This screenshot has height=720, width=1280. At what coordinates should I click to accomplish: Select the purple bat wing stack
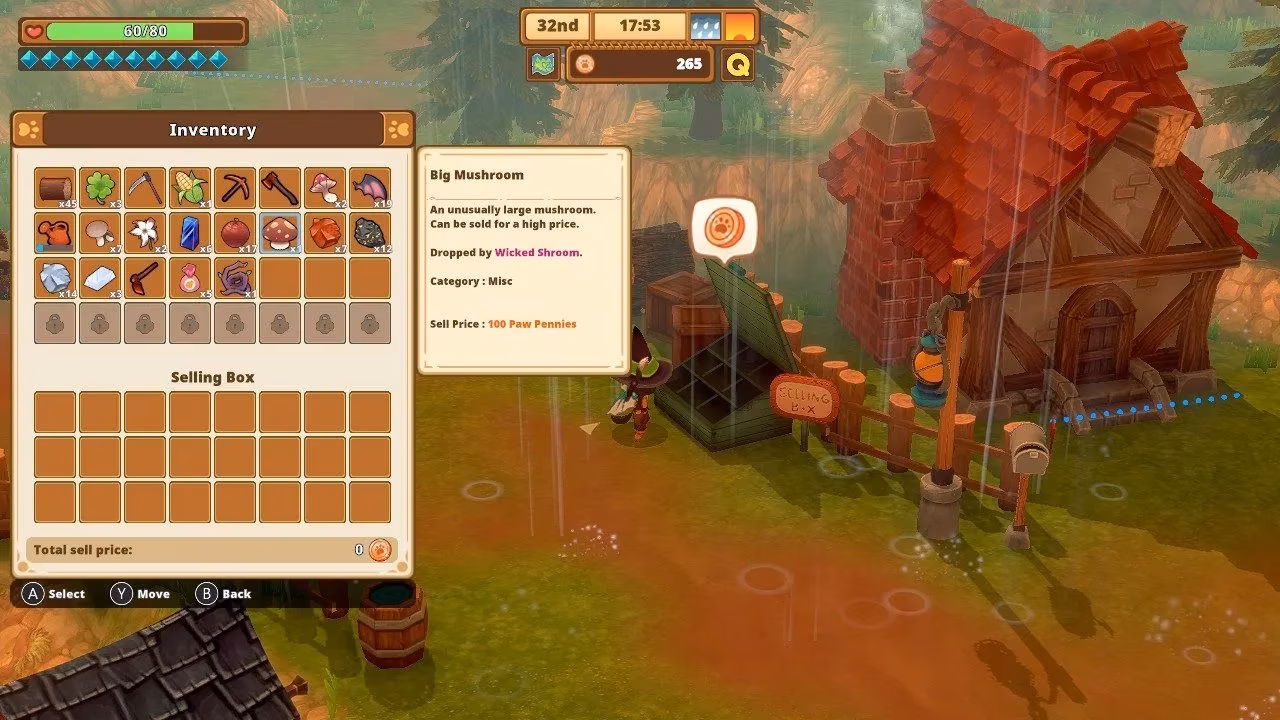coord(370,188)
